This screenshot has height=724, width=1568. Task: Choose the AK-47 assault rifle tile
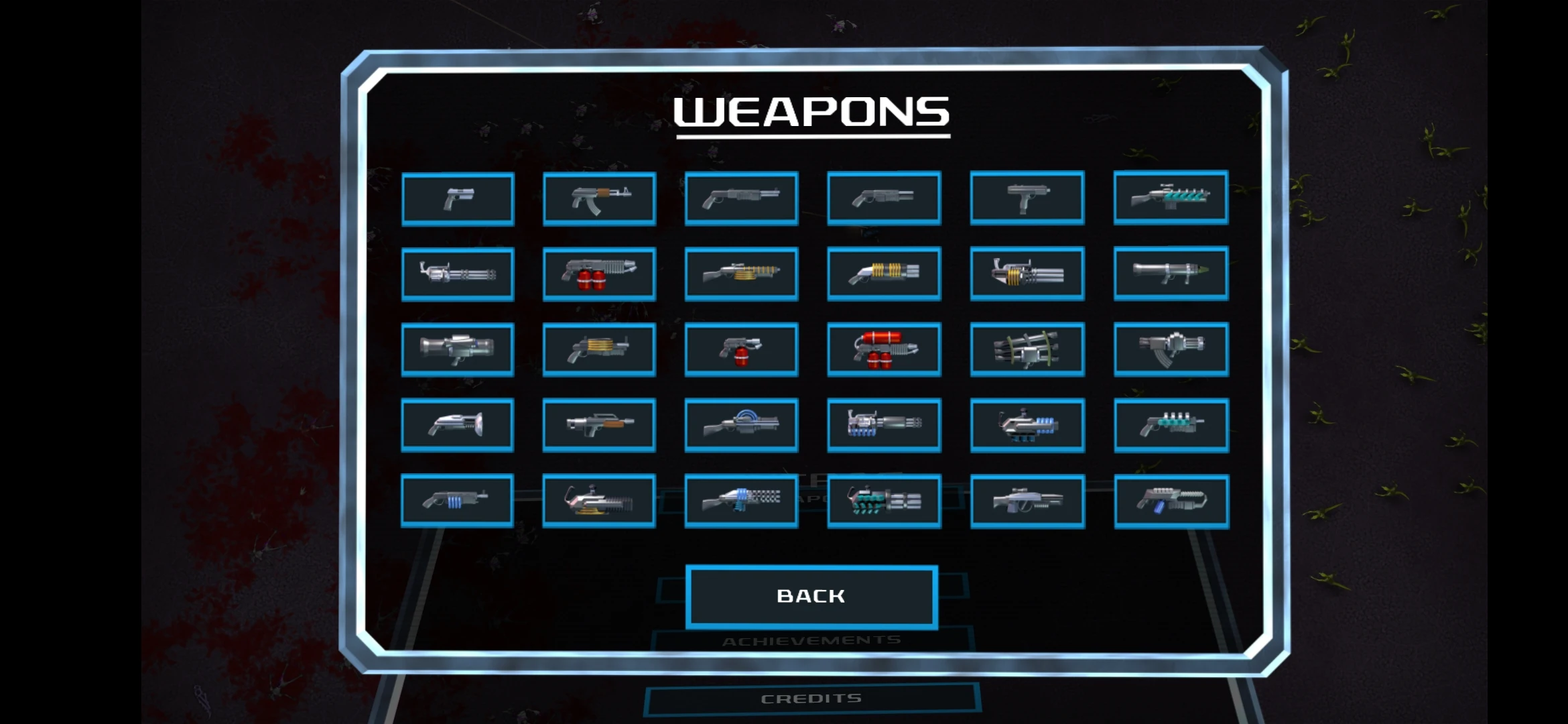point(599,199)
